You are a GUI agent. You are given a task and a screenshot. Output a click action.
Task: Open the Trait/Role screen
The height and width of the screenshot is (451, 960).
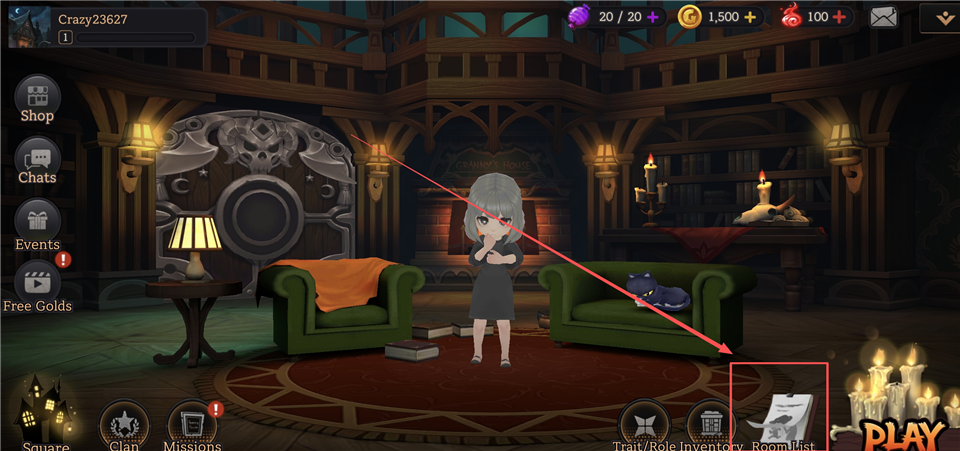coord(645,424)
